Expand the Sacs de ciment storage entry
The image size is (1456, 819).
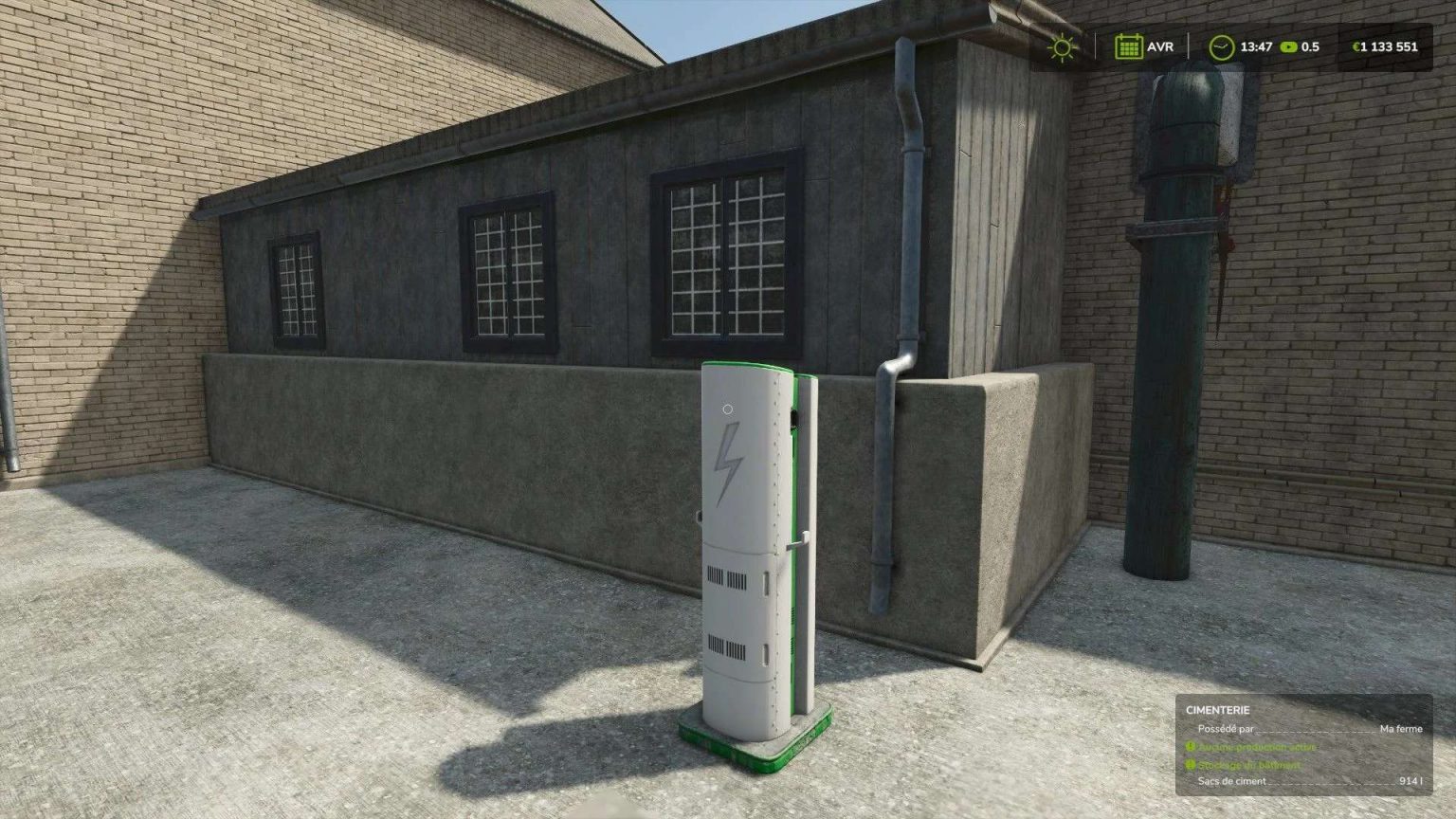click(1230, 781)
